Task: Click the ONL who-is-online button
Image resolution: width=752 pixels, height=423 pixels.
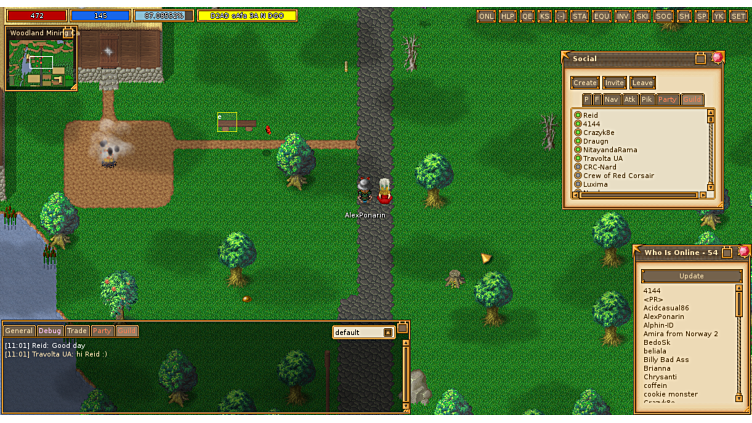Action: pos(487,16)
